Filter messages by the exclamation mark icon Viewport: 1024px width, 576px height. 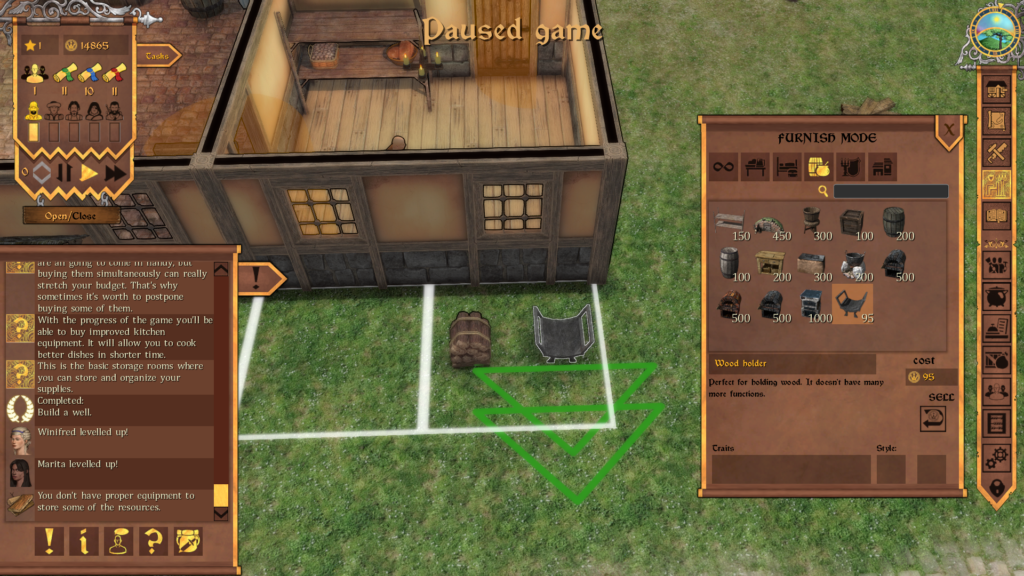pos(50,541)
